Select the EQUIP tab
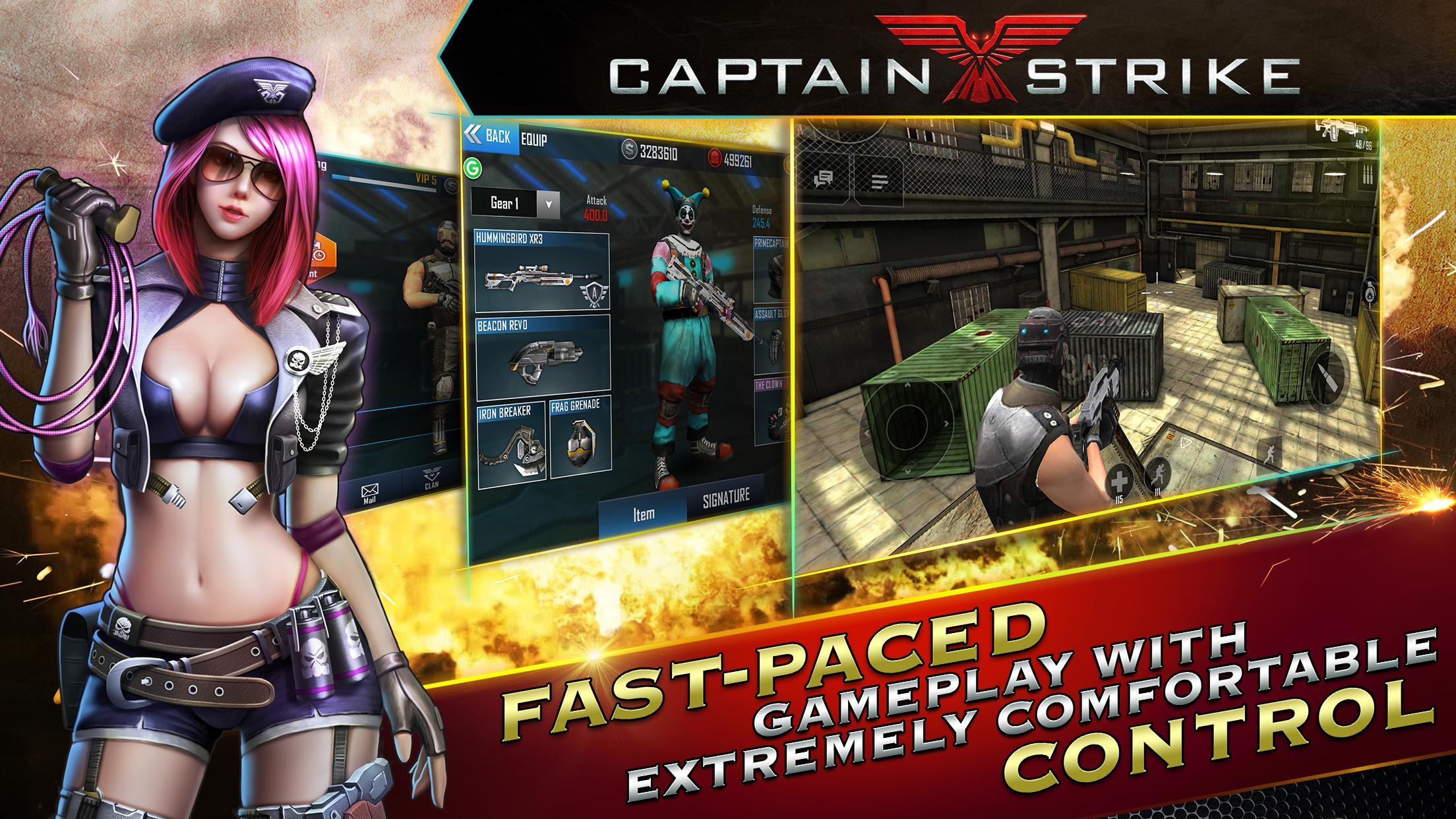1456x819 pixels. tap(533, 136)
